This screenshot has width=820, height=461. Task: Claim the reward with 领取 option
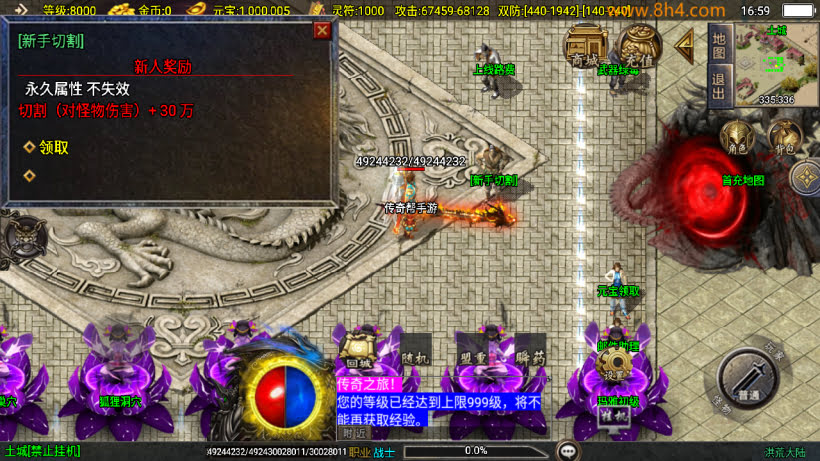point(53,148)
